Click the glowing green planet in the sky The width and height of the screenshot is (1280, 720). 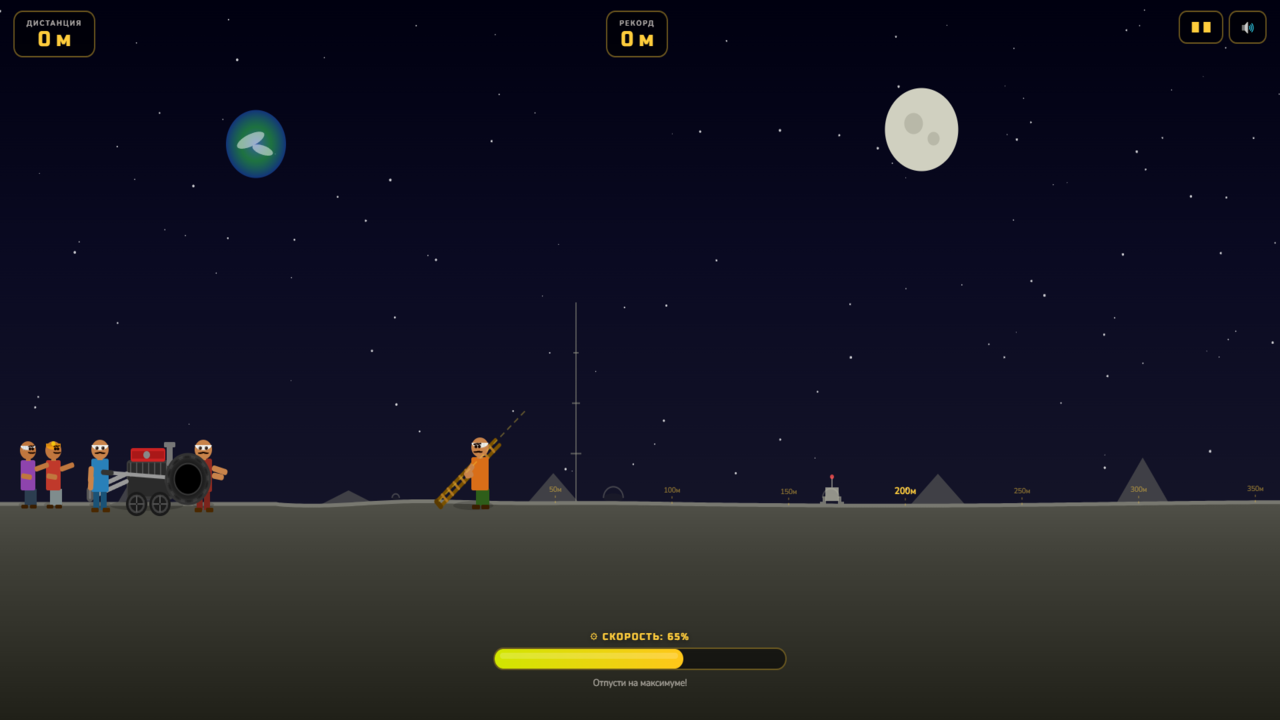point(256,144)
